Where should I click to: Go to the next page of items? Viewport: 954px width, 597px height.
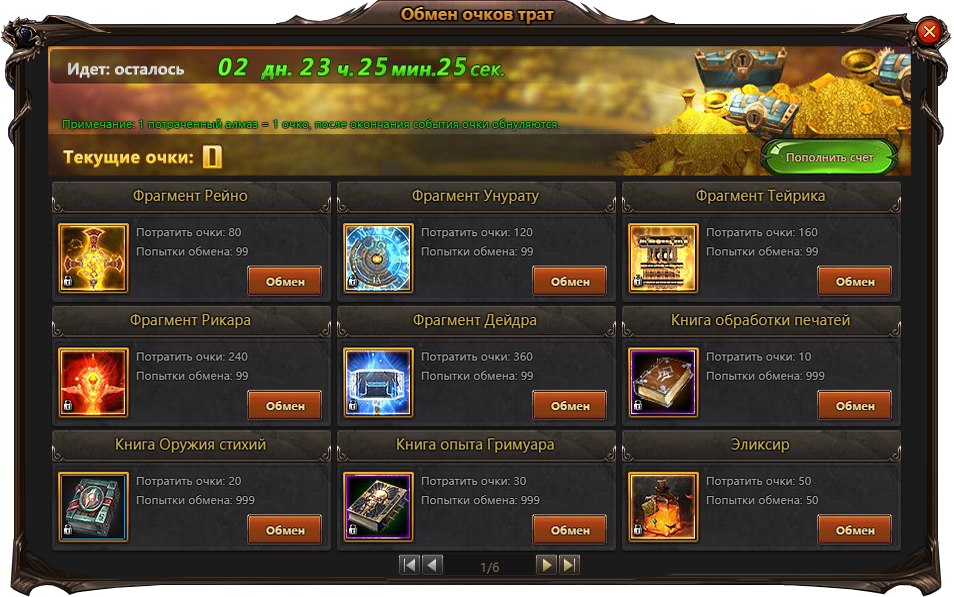click(x=545, y=565)
